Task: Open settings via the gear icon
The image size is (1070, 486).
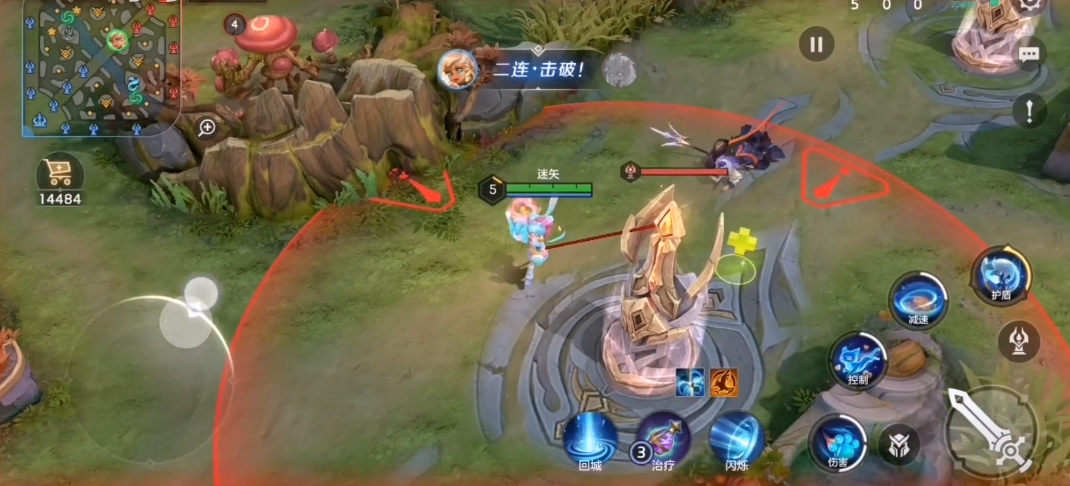Action: click(1032, 5)
